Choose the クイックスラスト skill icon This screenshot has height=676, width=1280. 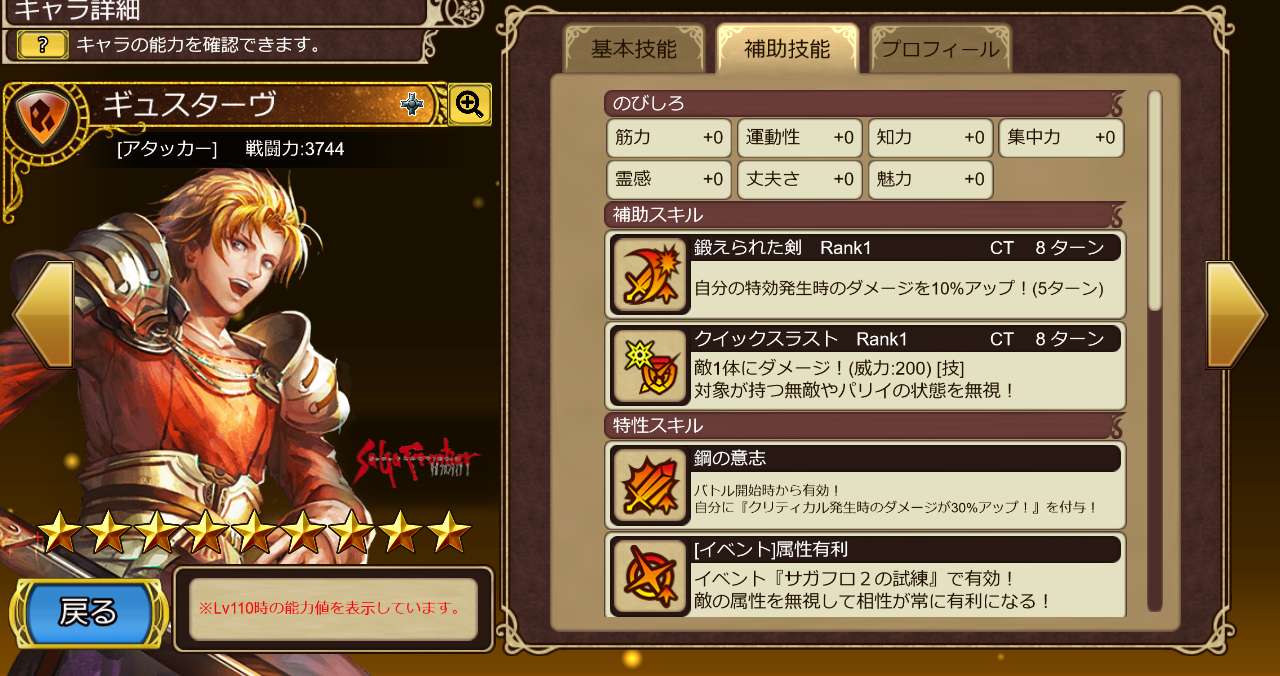coord(649,366)
